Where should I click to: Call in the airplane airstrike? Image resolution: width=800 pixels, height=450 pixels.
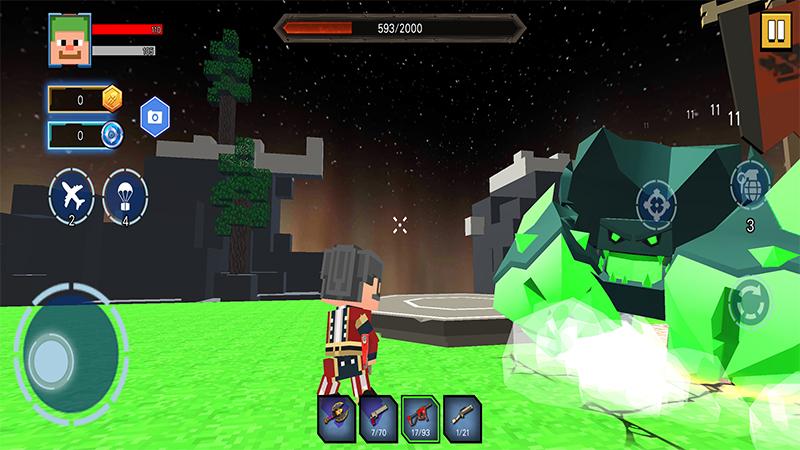coord(71,196)
